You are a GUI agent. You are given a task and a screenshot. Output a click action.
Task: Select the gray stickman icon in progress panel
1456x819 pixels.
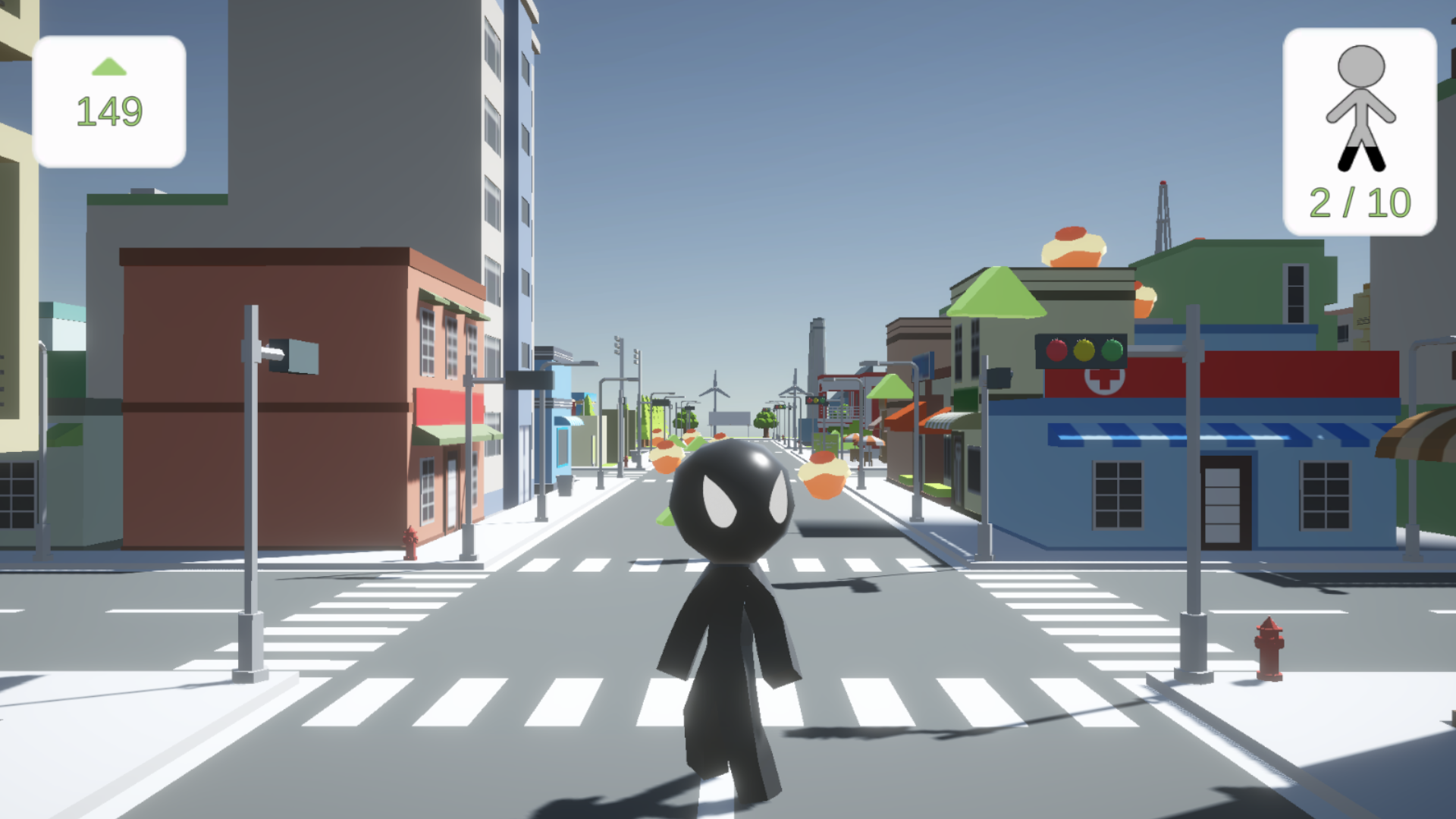coord(1360,106)
